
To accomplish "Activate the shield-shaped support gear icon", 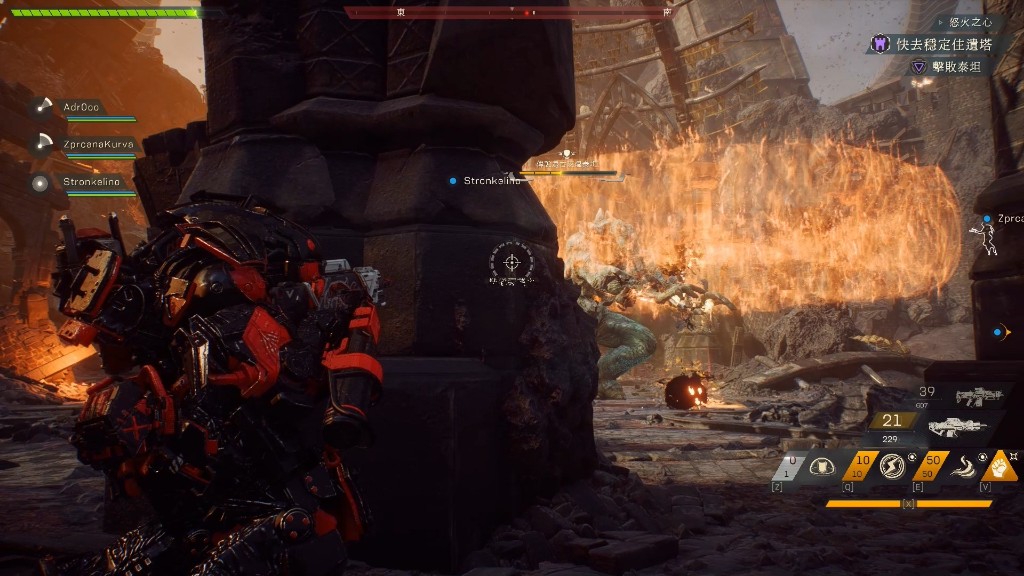I will tap(821, 466).
